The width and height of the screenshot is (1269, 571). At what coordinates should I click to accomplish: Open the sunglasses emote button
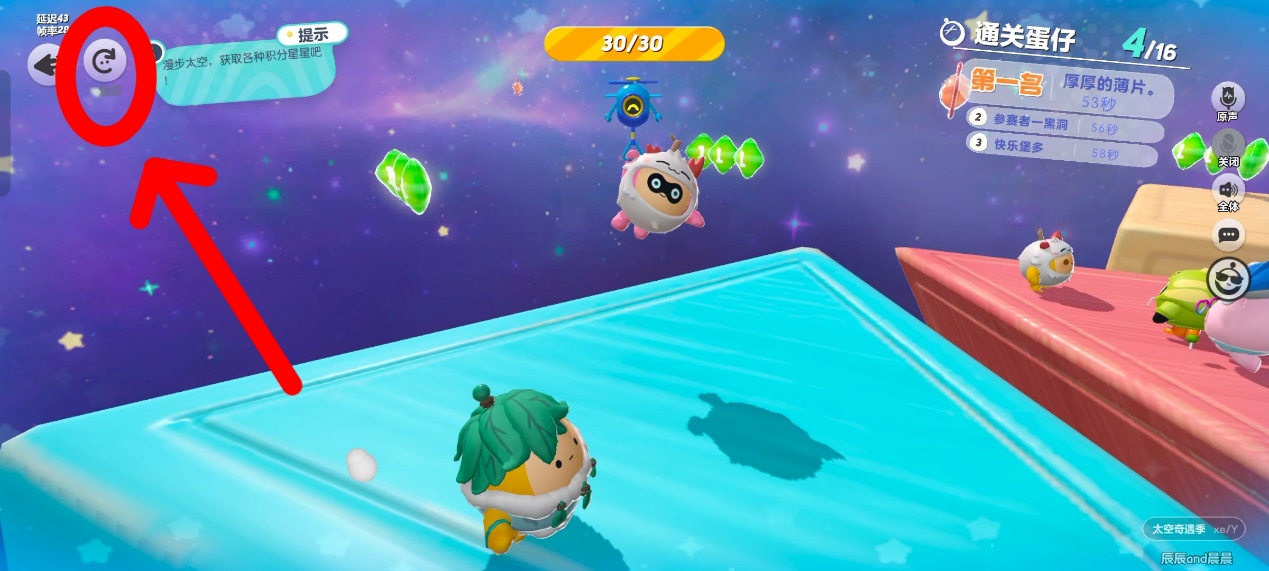click(x=1229, y=278)
